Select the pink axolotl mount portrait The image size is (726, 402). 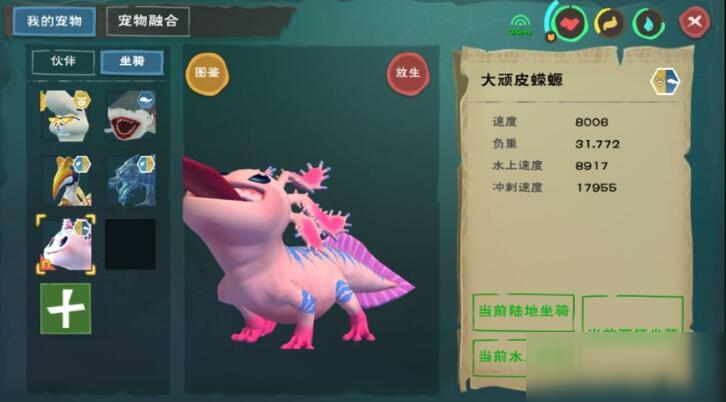(64, 245)
